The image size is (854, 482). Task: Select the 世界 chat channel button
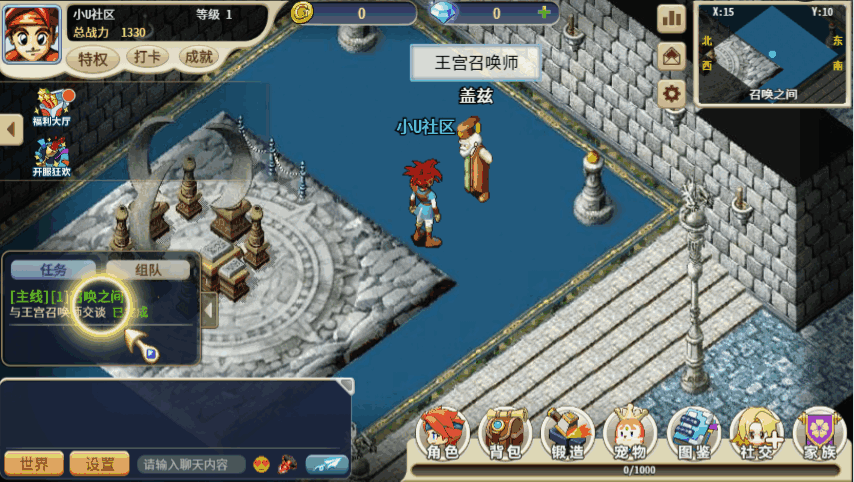[35, 464]
